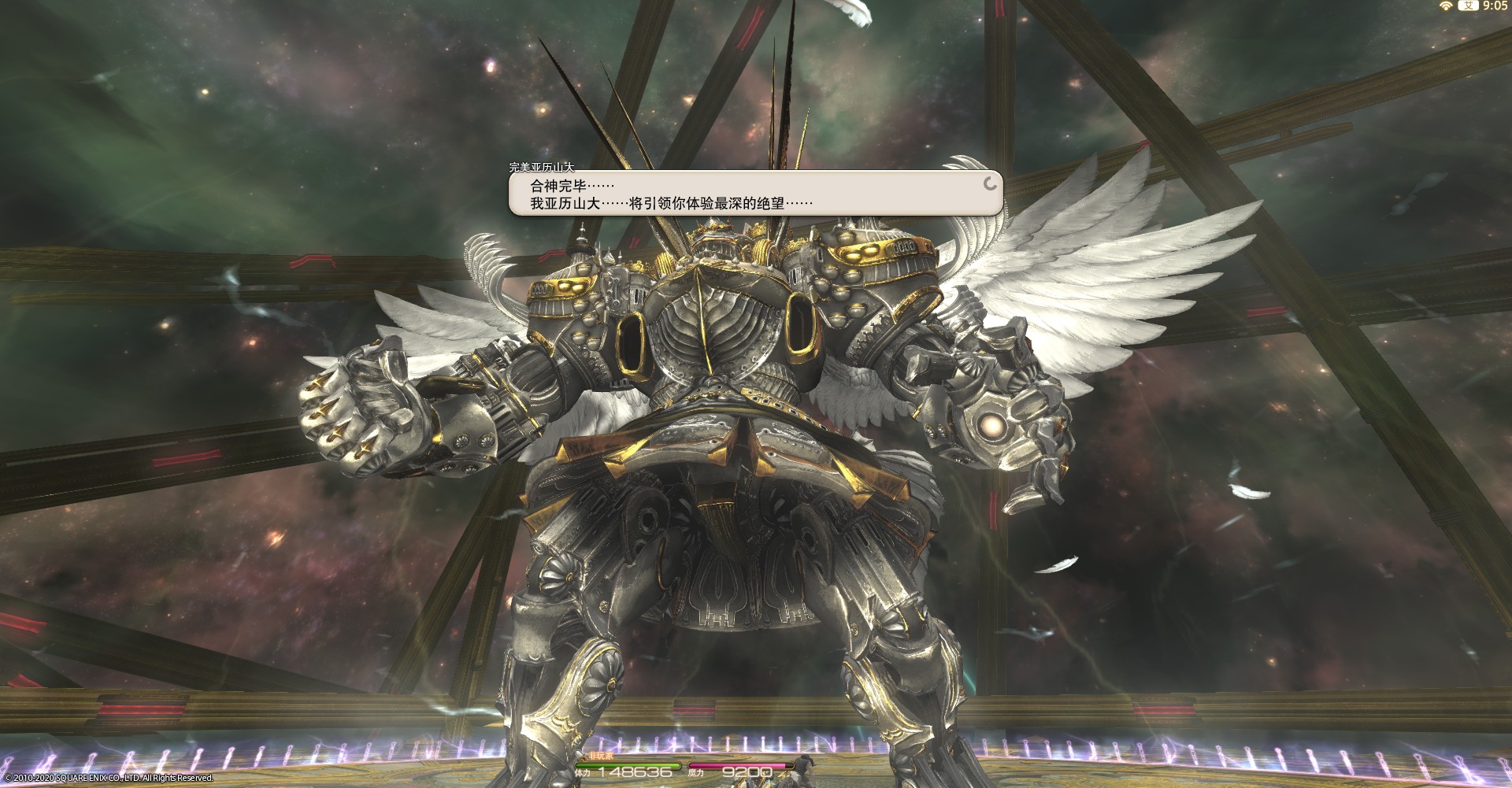
Task: Advance the 完美亚历山大 dialogue box
Action: (754, 194)
